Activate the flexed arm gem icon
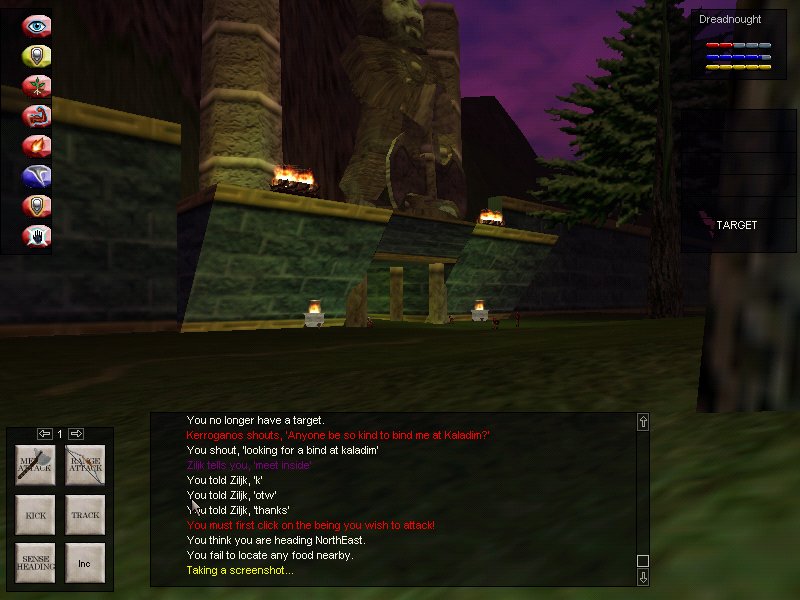 point(37,116)
